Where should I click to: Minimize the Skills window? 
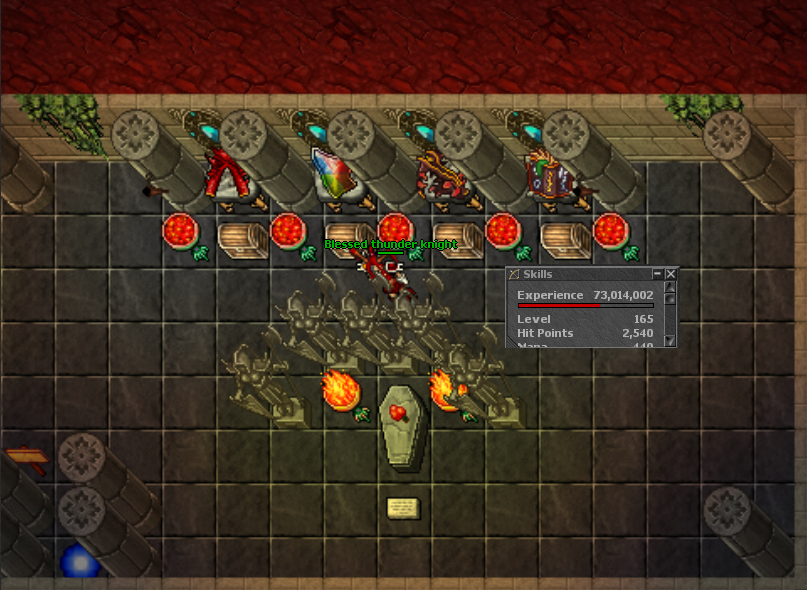(657, 274)
